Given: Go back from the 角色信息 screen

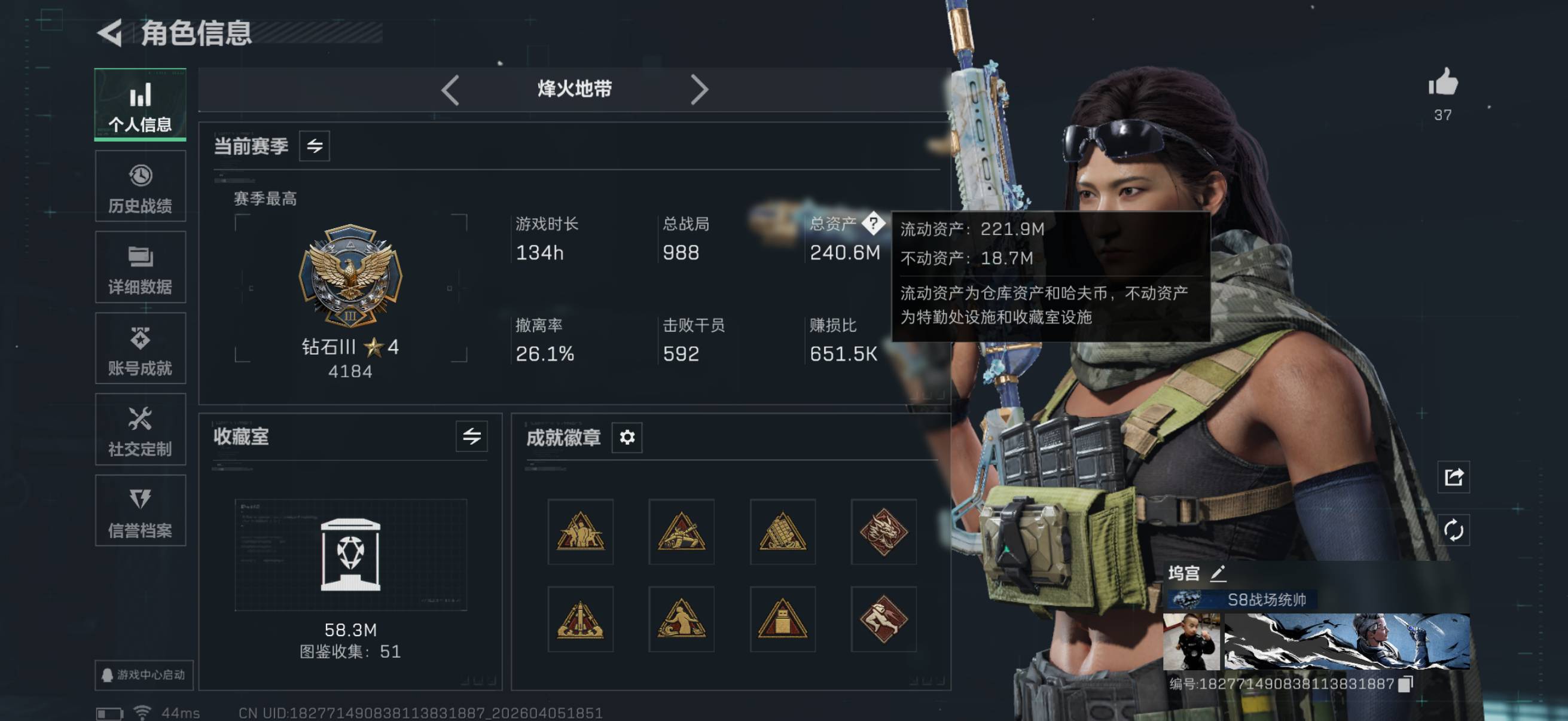Looking at the screenshot, I should (x=111, y=33).
